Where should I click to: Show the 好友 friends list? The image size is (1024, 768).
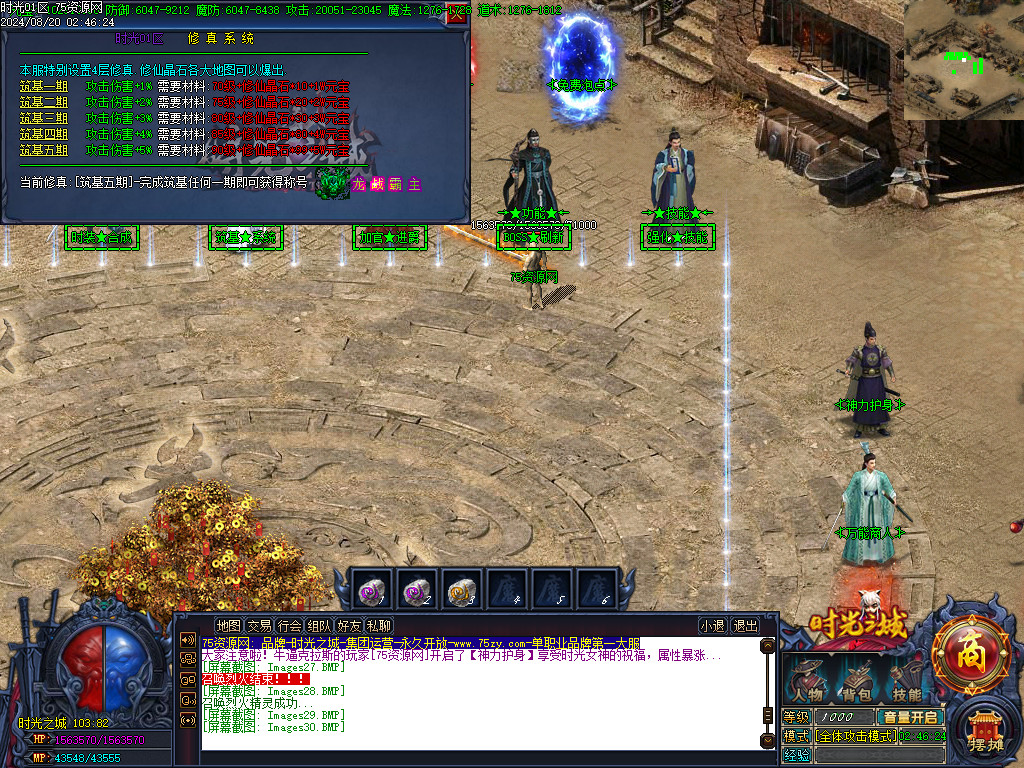tap(349, 626)
